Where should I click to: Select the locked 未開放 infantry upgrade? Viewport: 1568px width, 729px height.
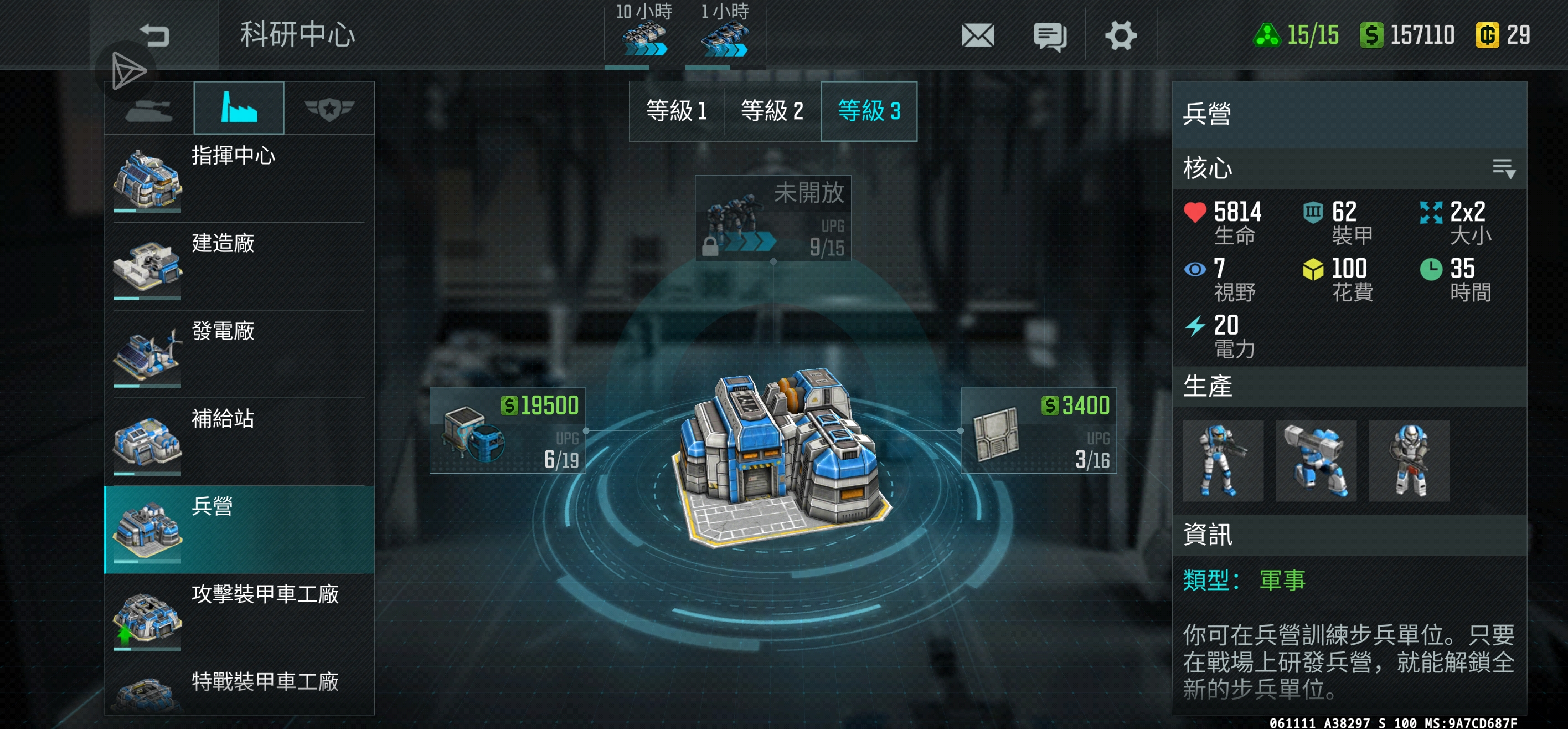pyautogui.click(x=773, y=218)
